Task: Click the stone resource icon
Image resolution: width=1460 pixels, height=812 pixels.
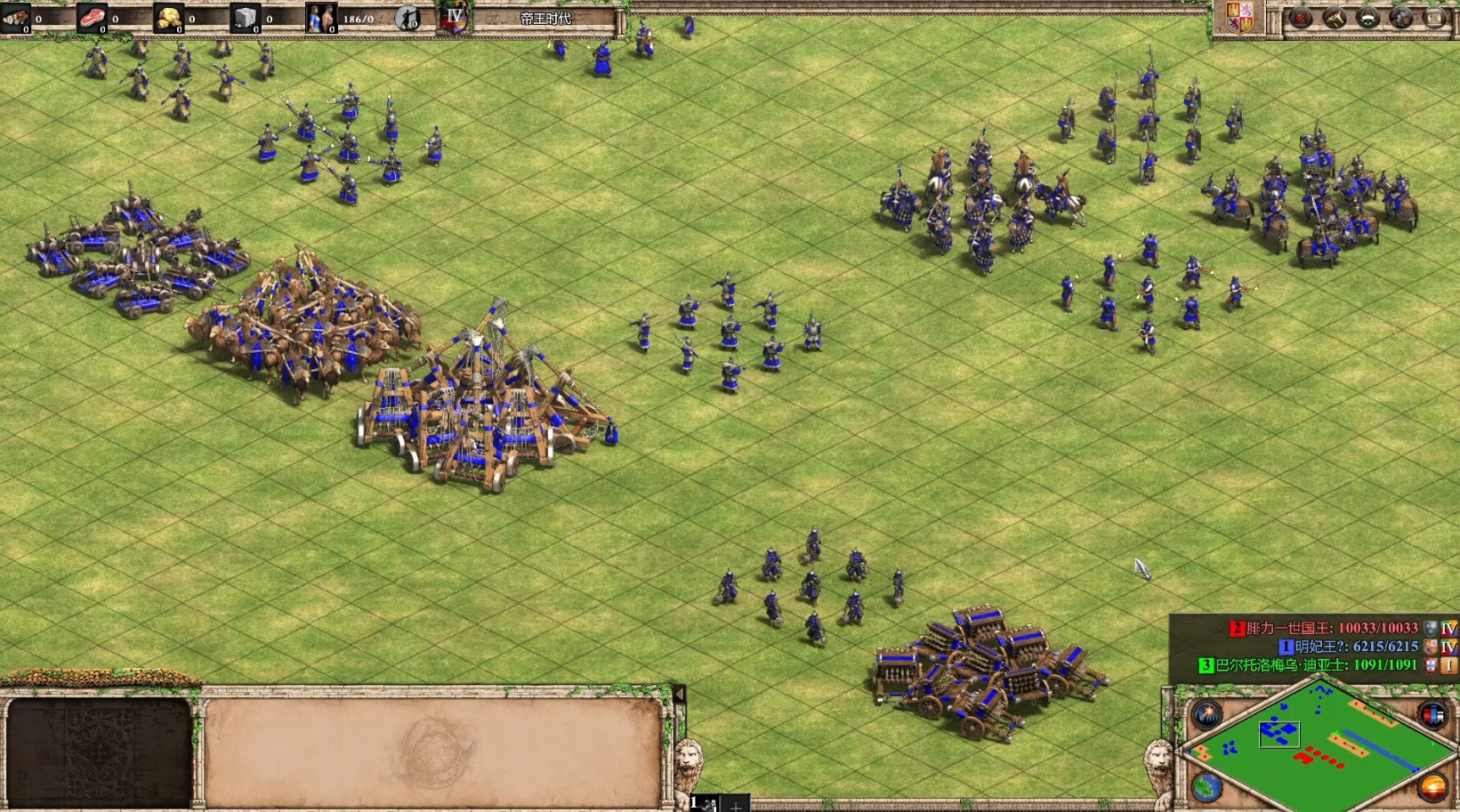Action: 245,18
